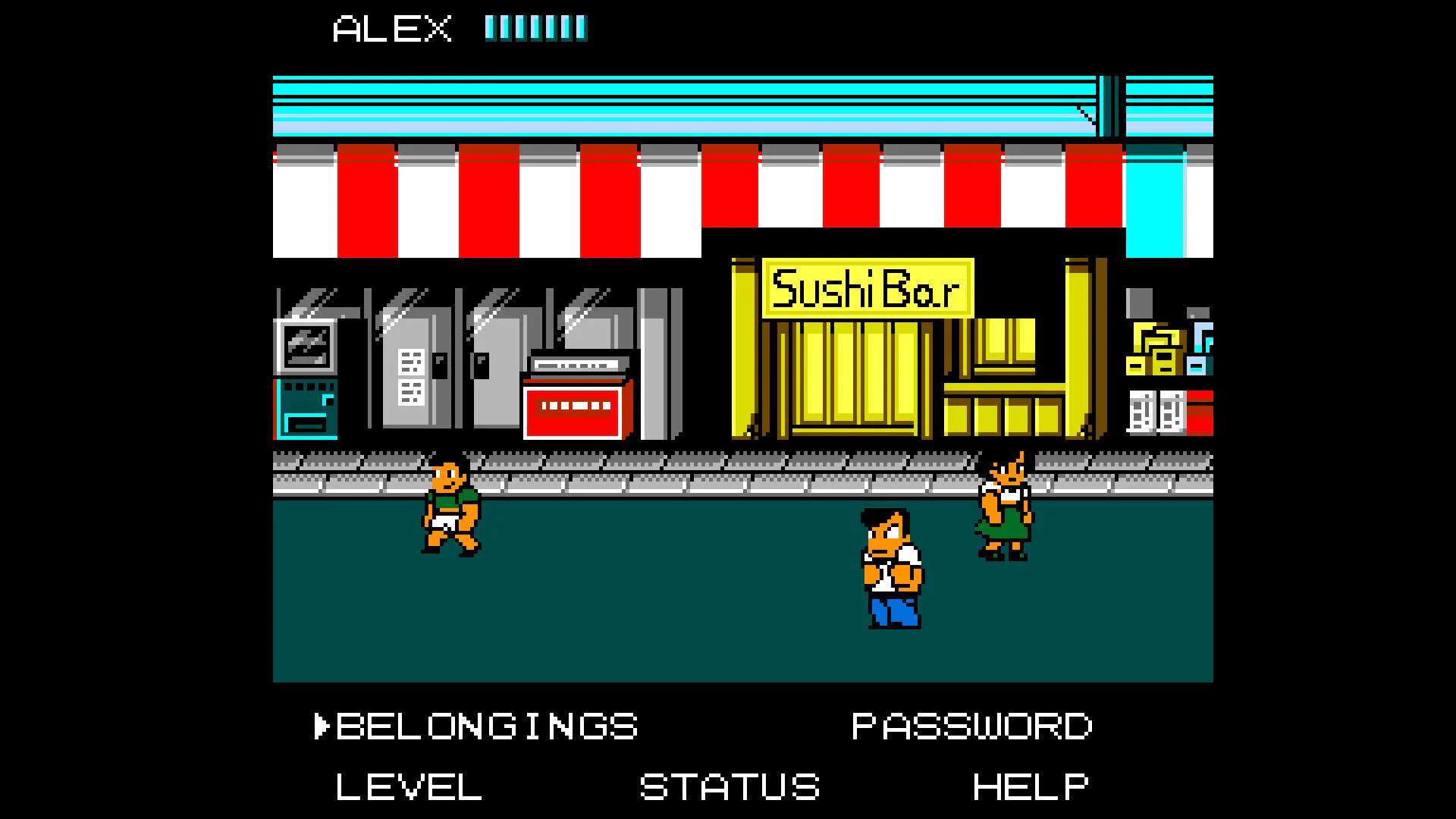Screen dimensions: 1456x819
Task: Select the STATUS menu entry
Action: (730, 787)
